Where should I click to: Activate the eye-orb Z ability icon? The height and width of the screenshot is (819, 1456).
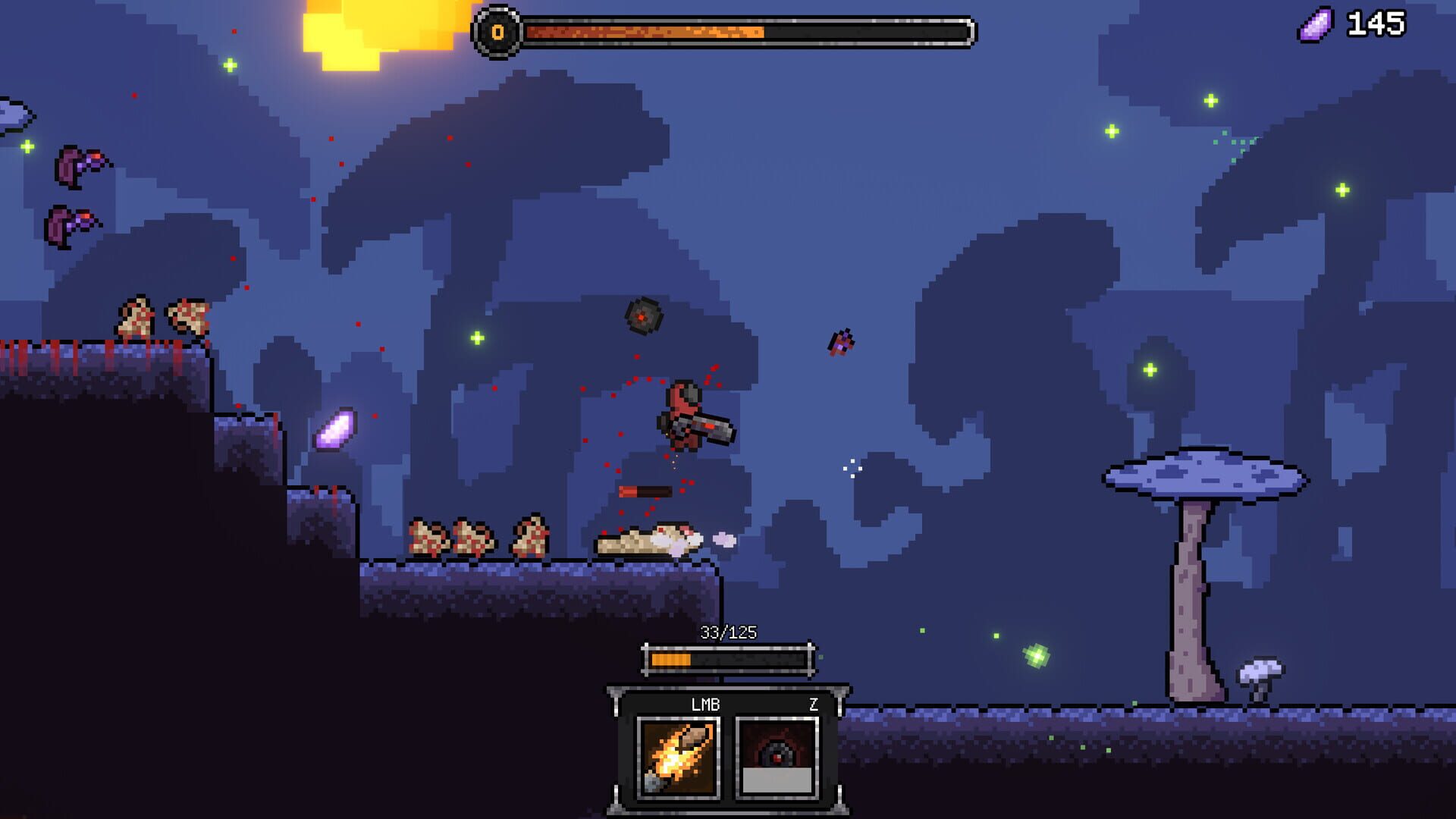777,755
